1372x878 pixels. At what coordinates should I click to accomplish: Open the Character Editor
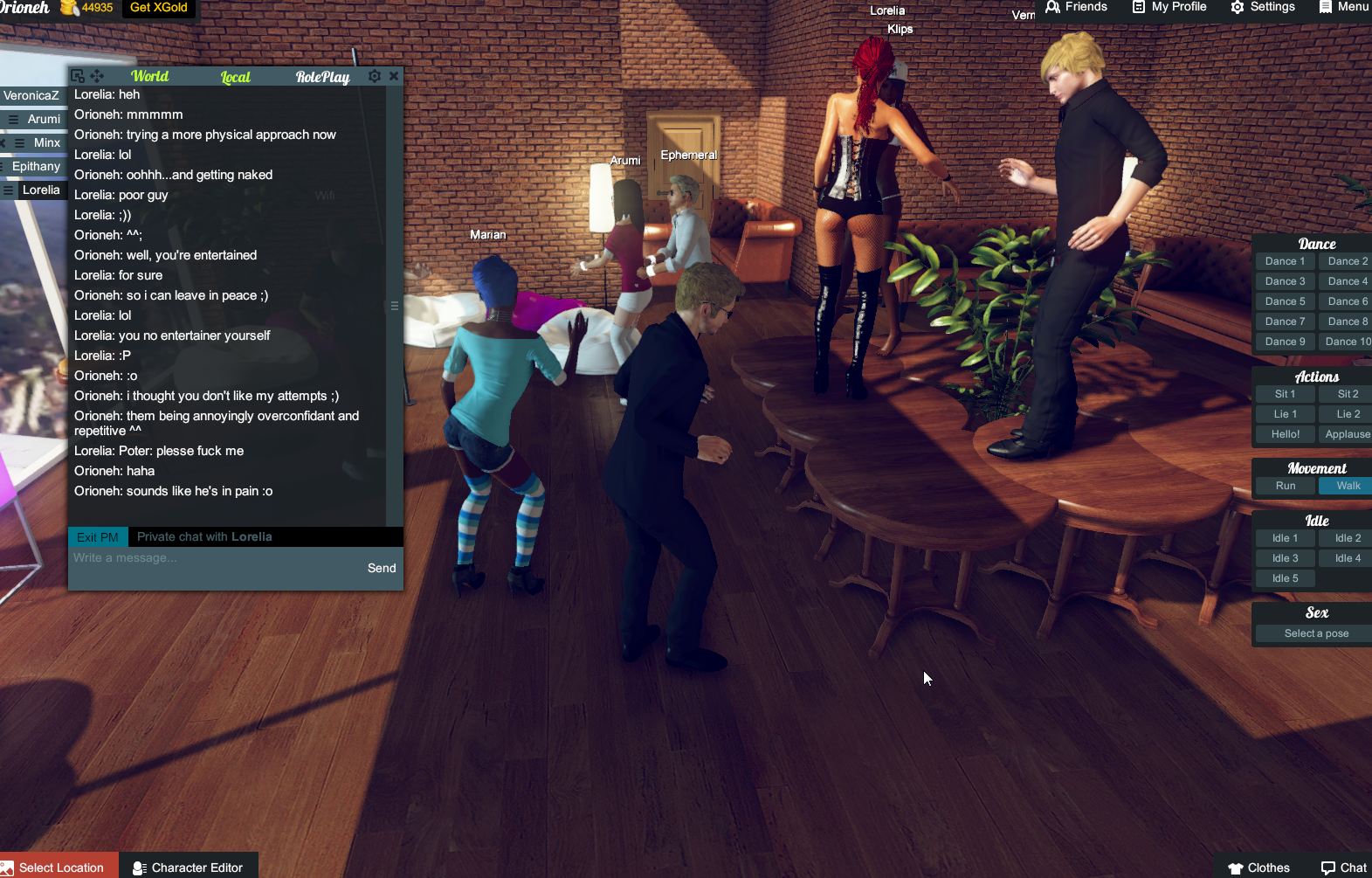coord(189,868)
